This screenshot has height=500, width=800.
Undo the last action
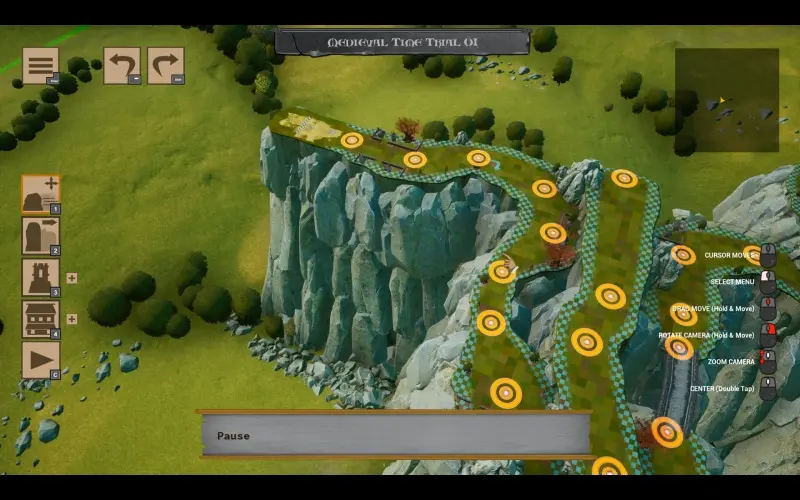pos(121,66)
